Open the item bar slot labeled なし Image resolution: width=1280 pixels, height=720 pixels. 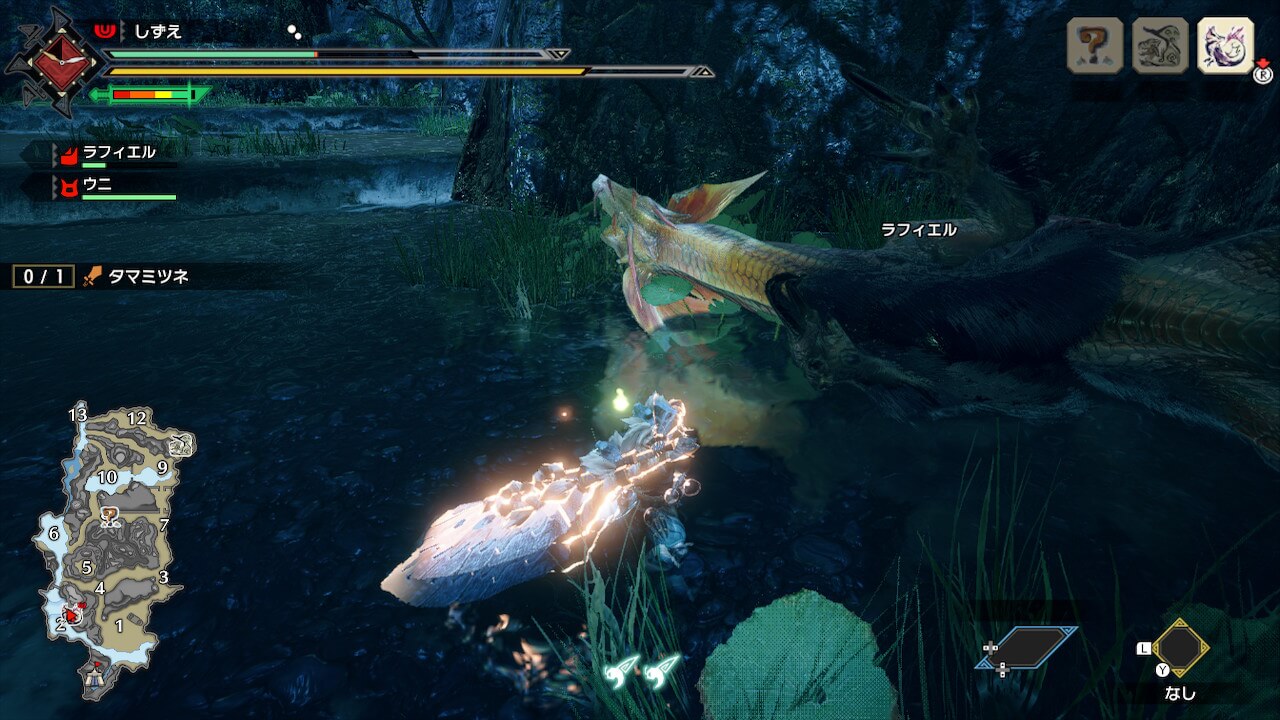1180,650
